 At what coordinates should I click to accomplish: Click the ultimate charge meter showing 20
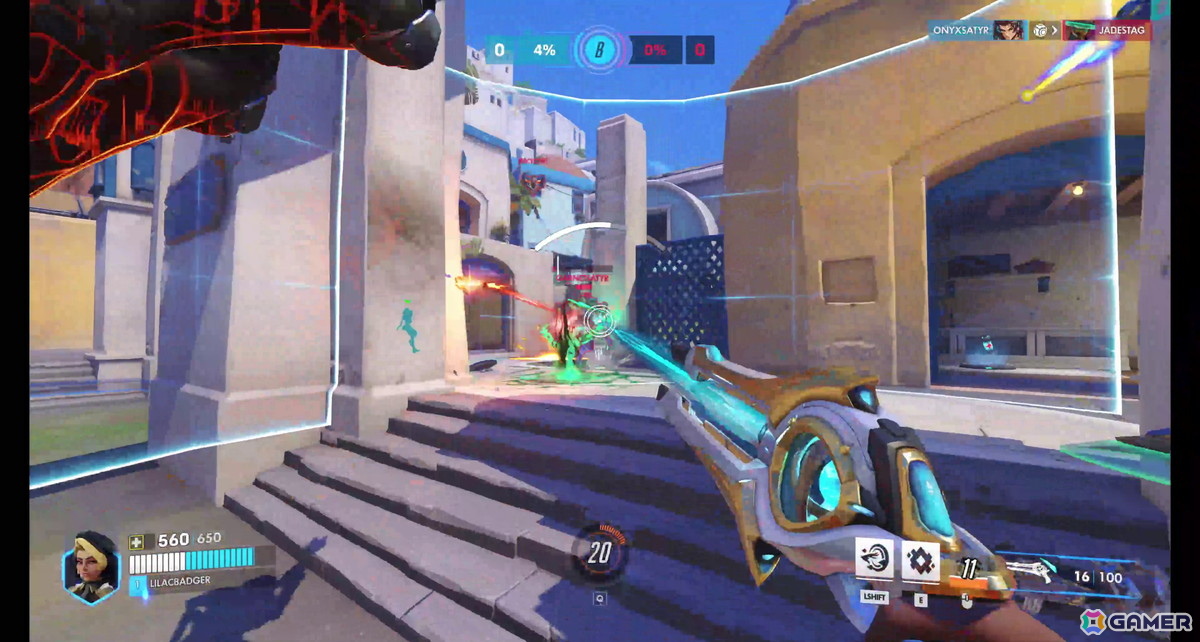(600, 551)
